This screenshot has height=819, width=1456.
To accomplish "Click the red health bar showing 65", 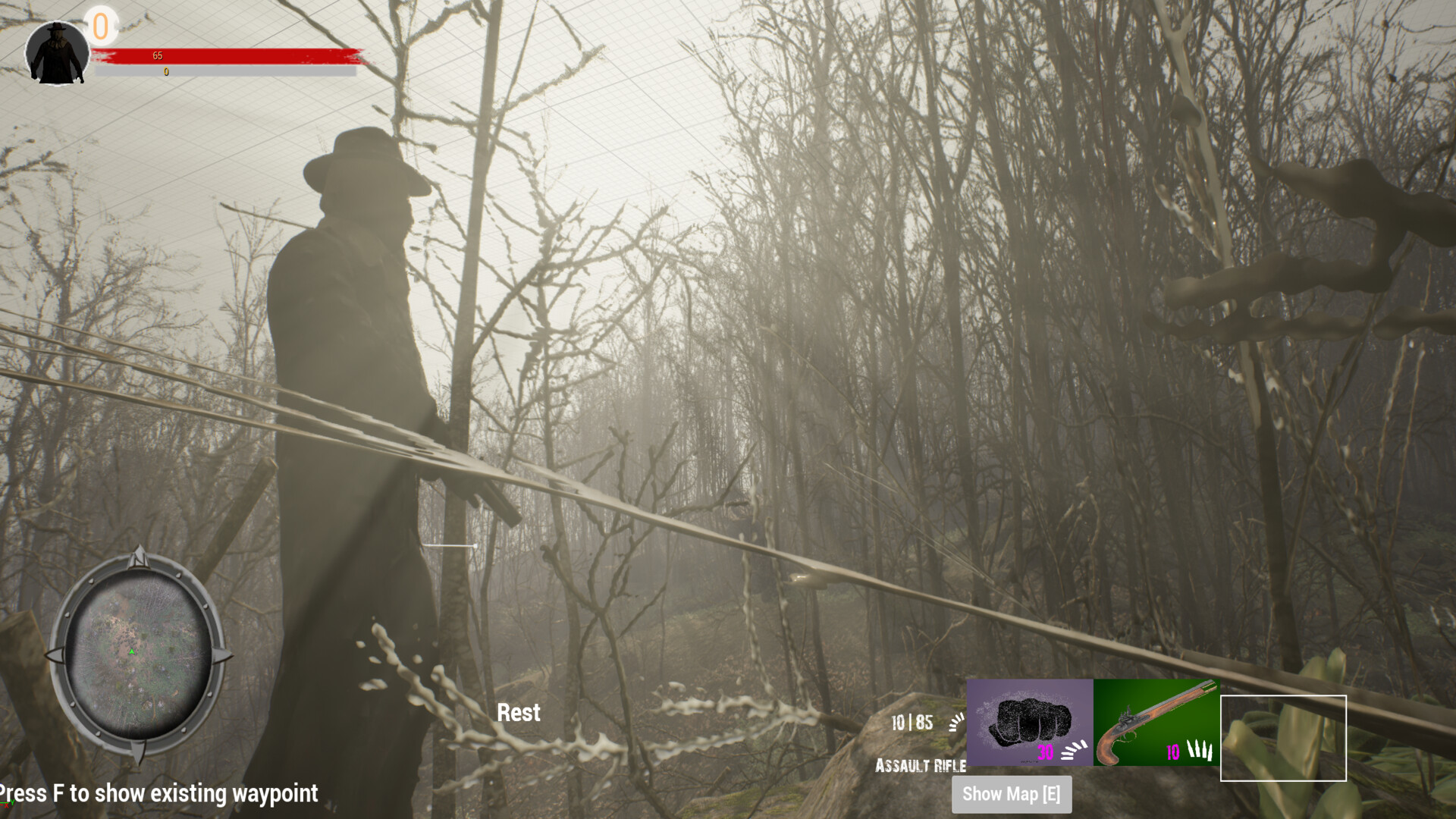I will (x=220, y=55).
